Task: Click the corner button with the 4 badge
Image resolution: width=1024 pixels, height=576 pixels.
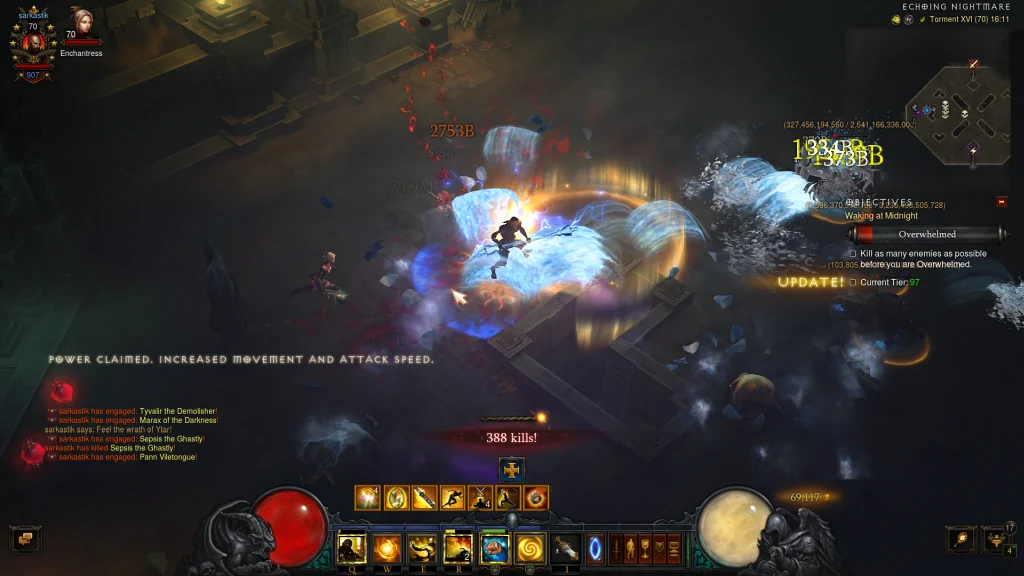Action: [997, 540]
